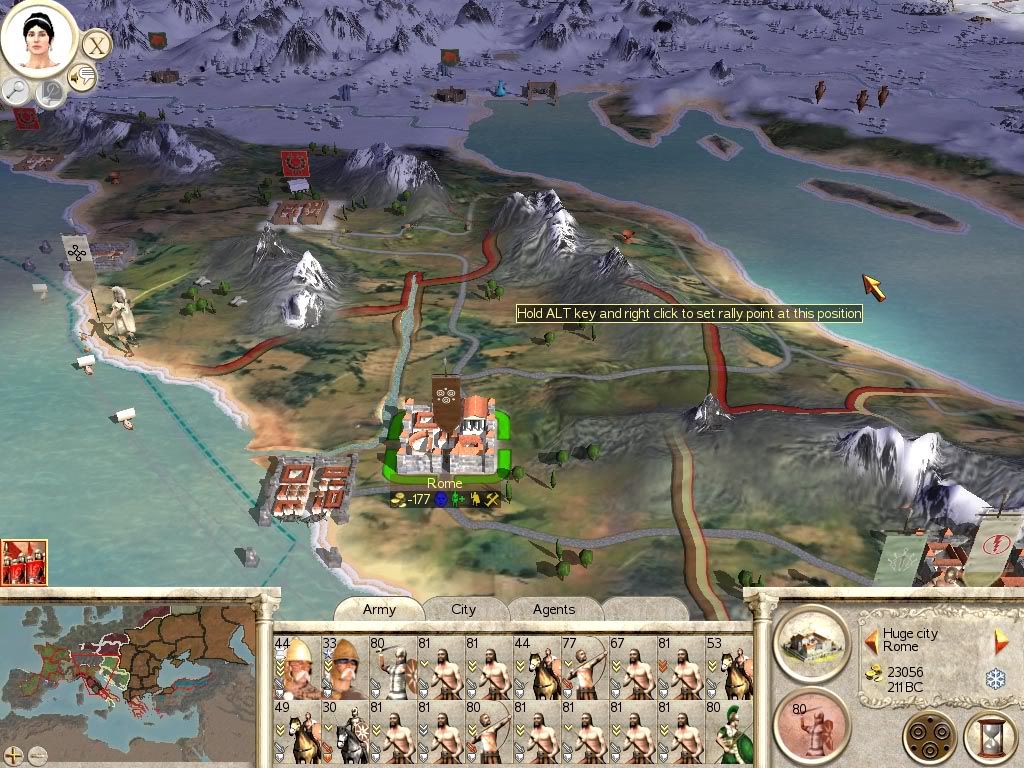Open the red soldier recruitment icon
The width and height of the screenshot is (1024, 768).
811,723
